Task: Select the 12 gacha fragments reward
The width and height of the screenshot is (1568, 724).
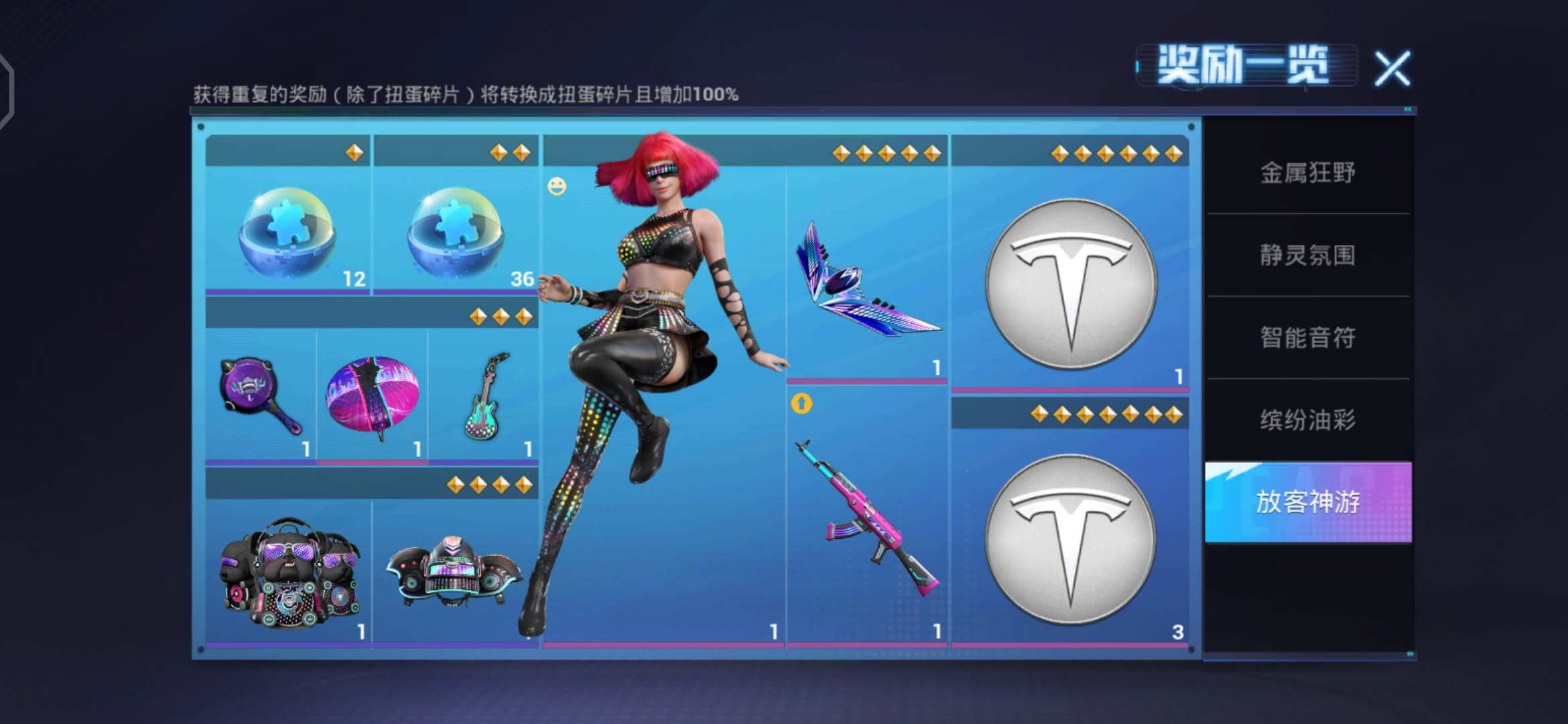Action: tap(288, 231)
